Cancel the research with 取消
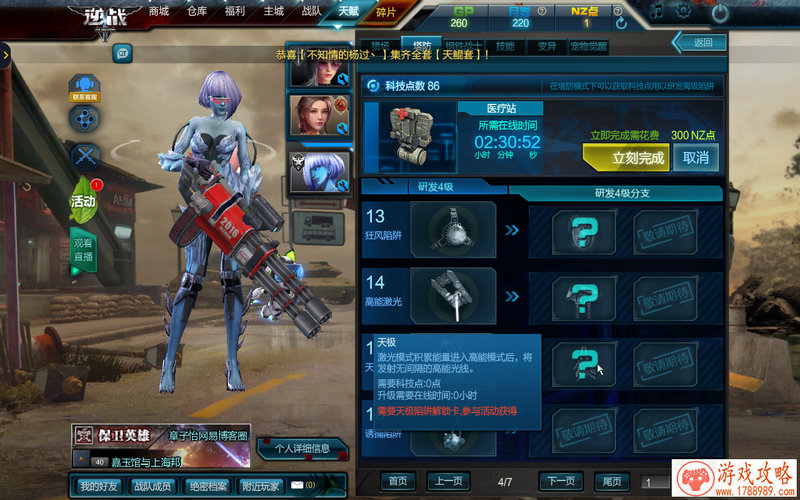 [x=696, y=157]
